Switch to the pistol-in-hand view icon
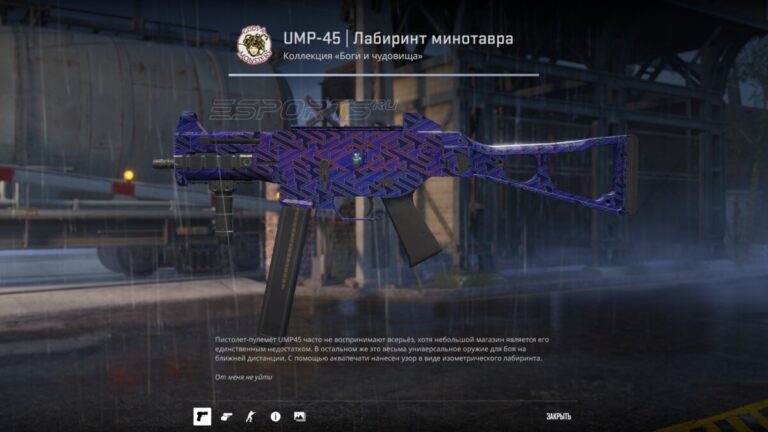 click(226, 416)
